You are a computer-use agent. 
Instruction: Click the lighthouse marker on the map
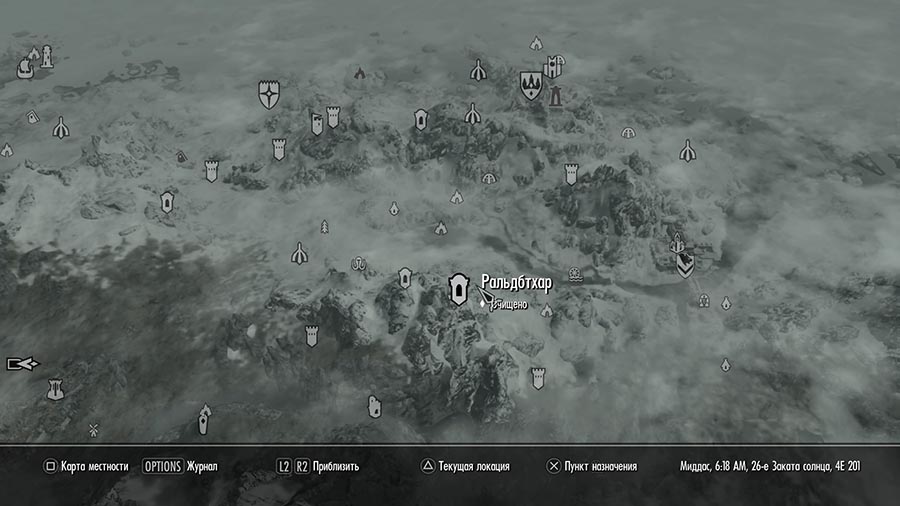(45, 58)
